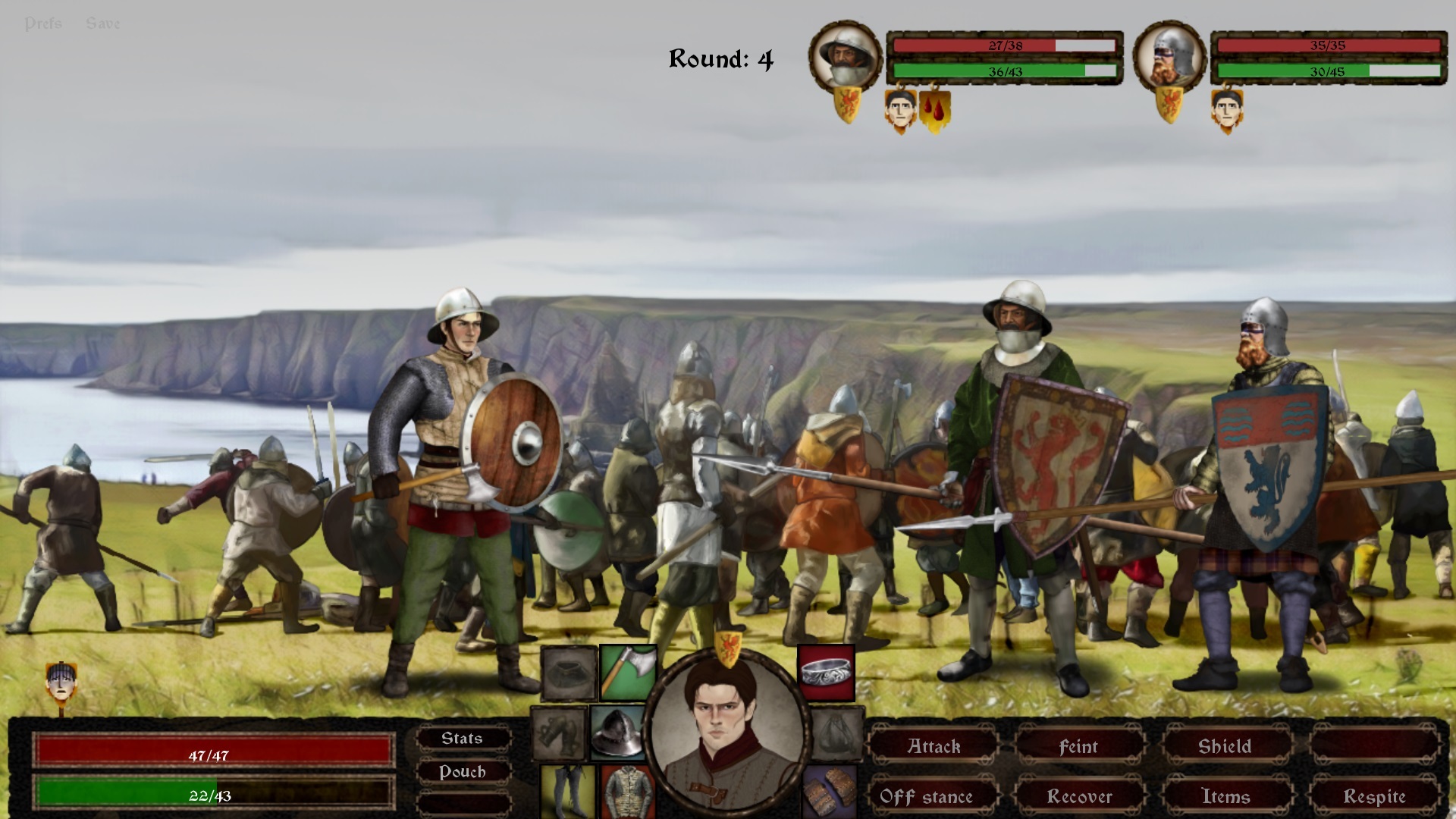
Task: Toggle Off stance
Action: [926, 796]
